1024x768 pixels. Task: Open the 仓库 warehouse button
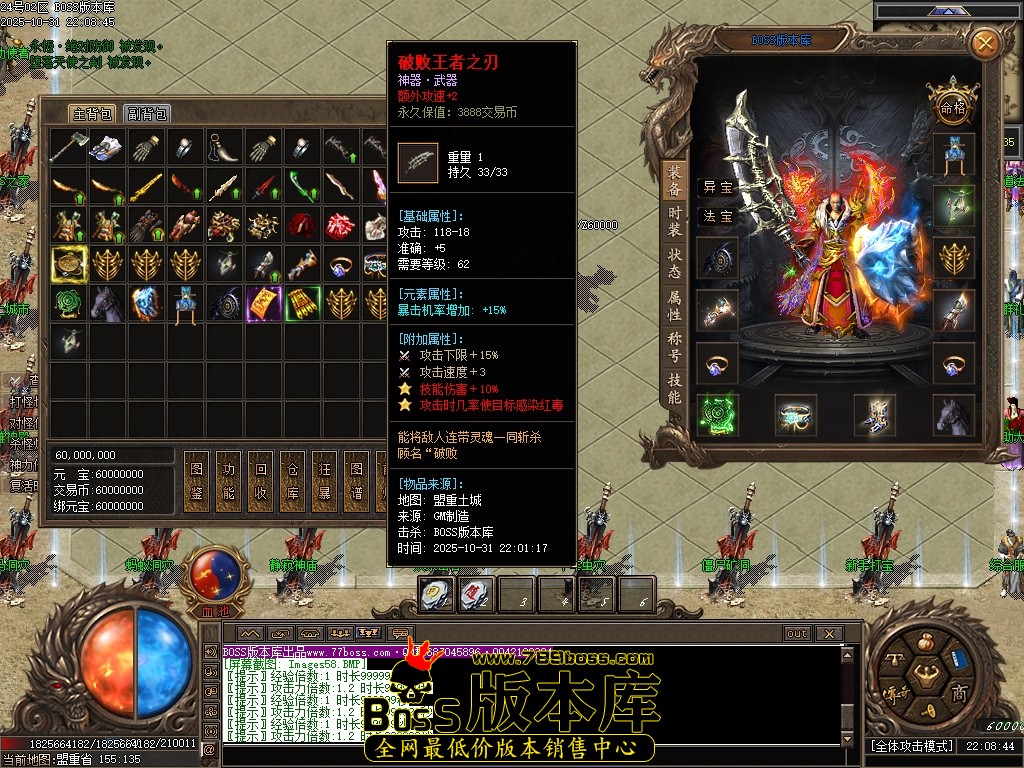291,482
